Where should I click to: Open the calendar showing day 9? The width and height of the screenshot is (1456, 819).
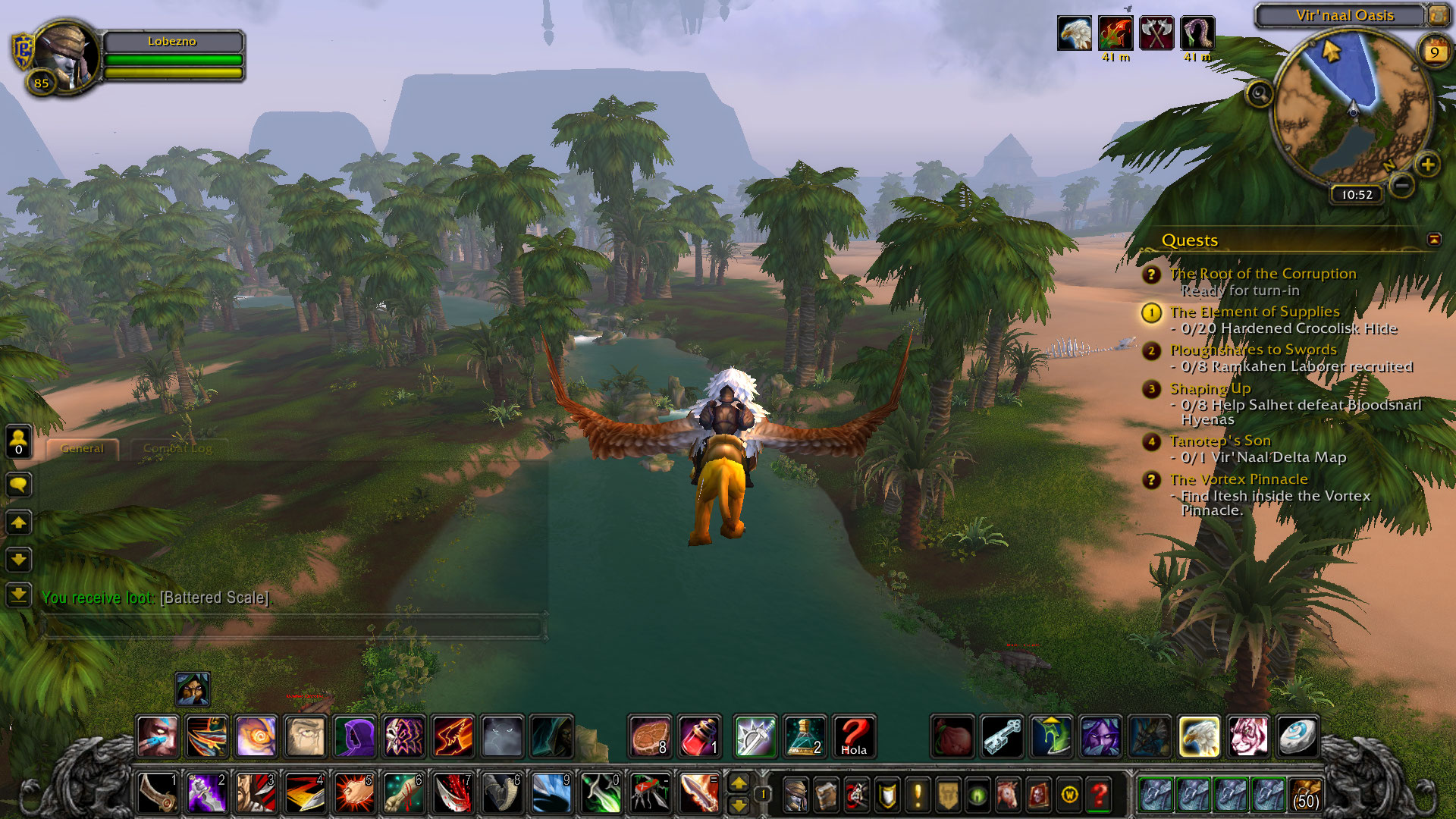click(1434, 52)
